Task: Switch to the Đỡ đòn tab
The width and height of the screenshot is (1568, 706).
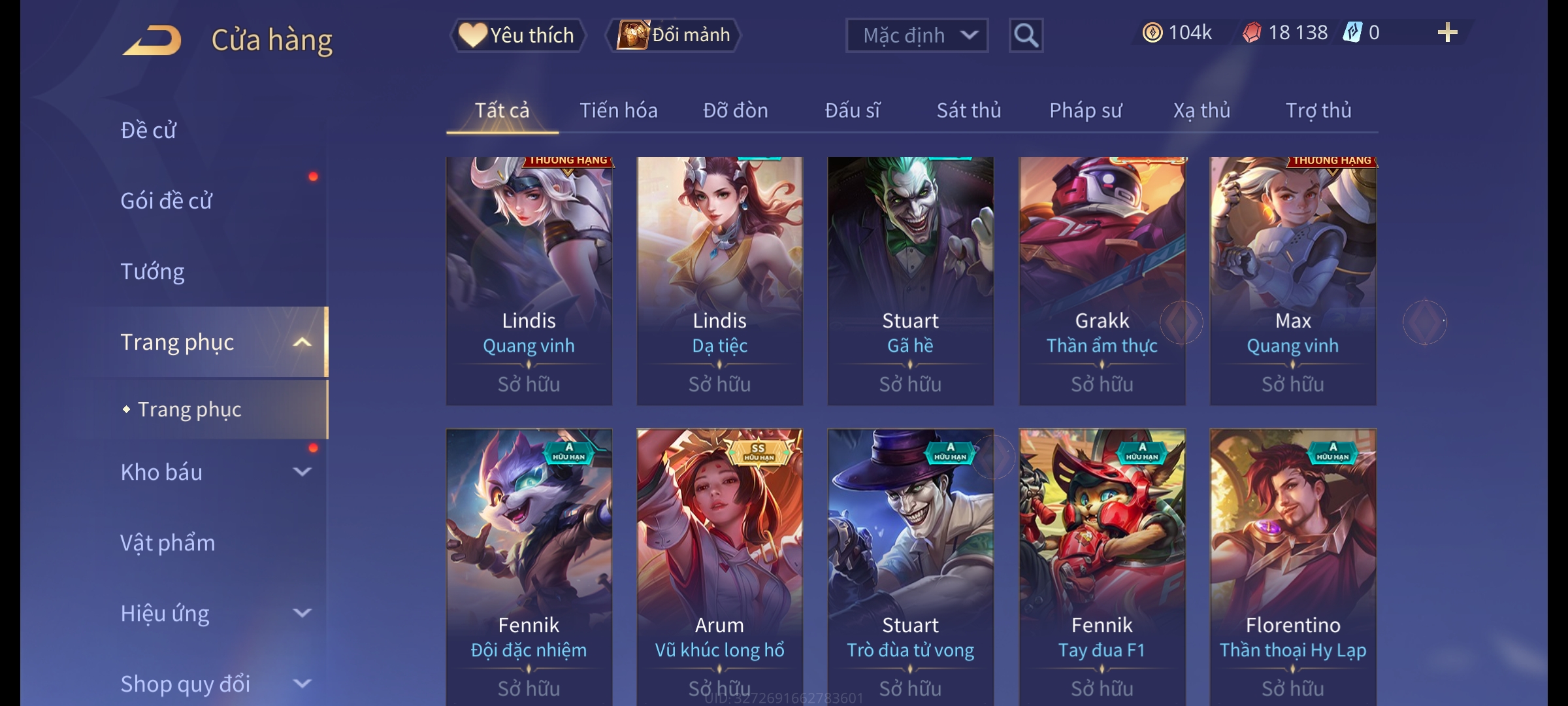Action: point(735,110)
